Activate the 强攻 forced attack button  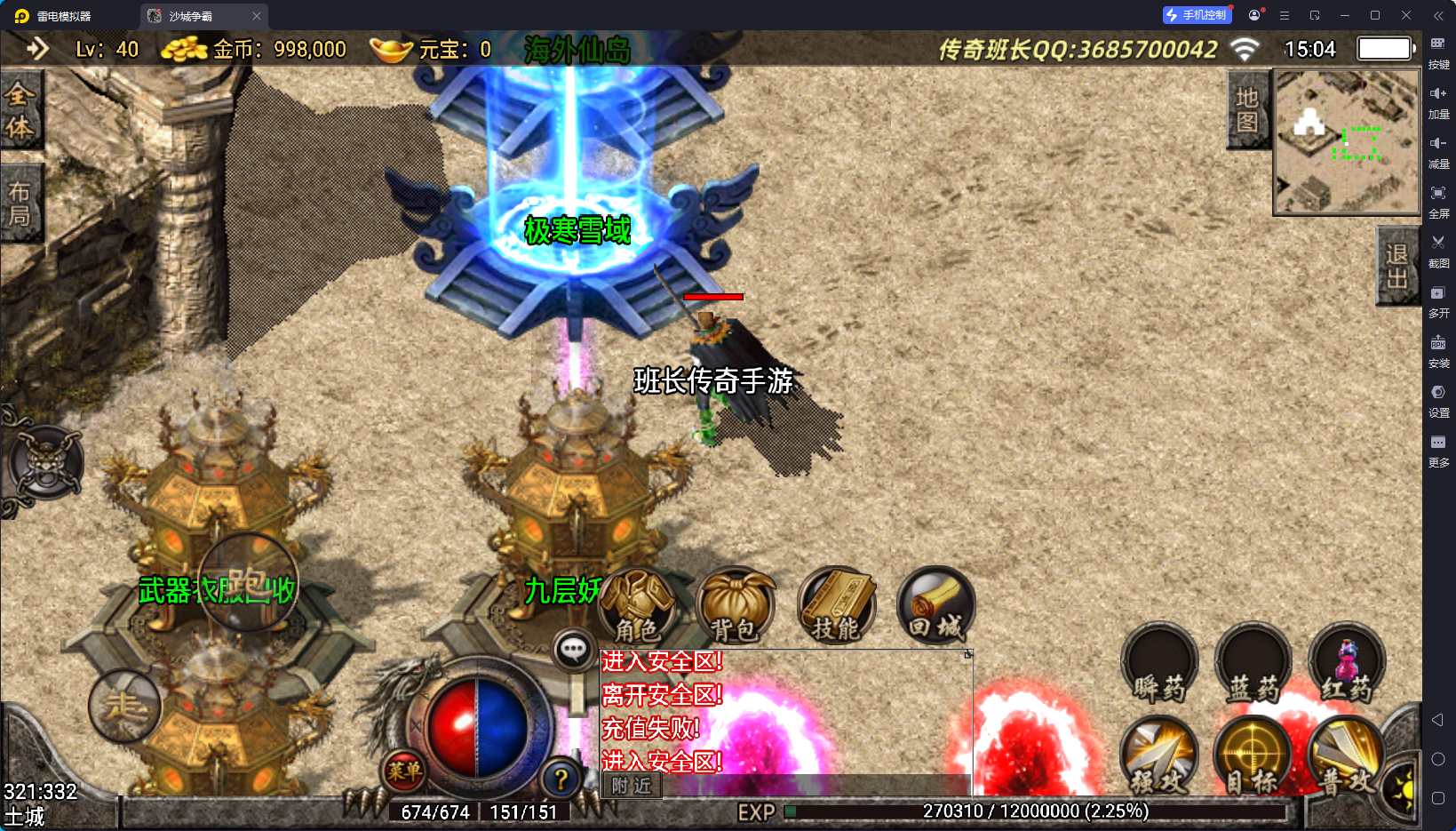1159,756
